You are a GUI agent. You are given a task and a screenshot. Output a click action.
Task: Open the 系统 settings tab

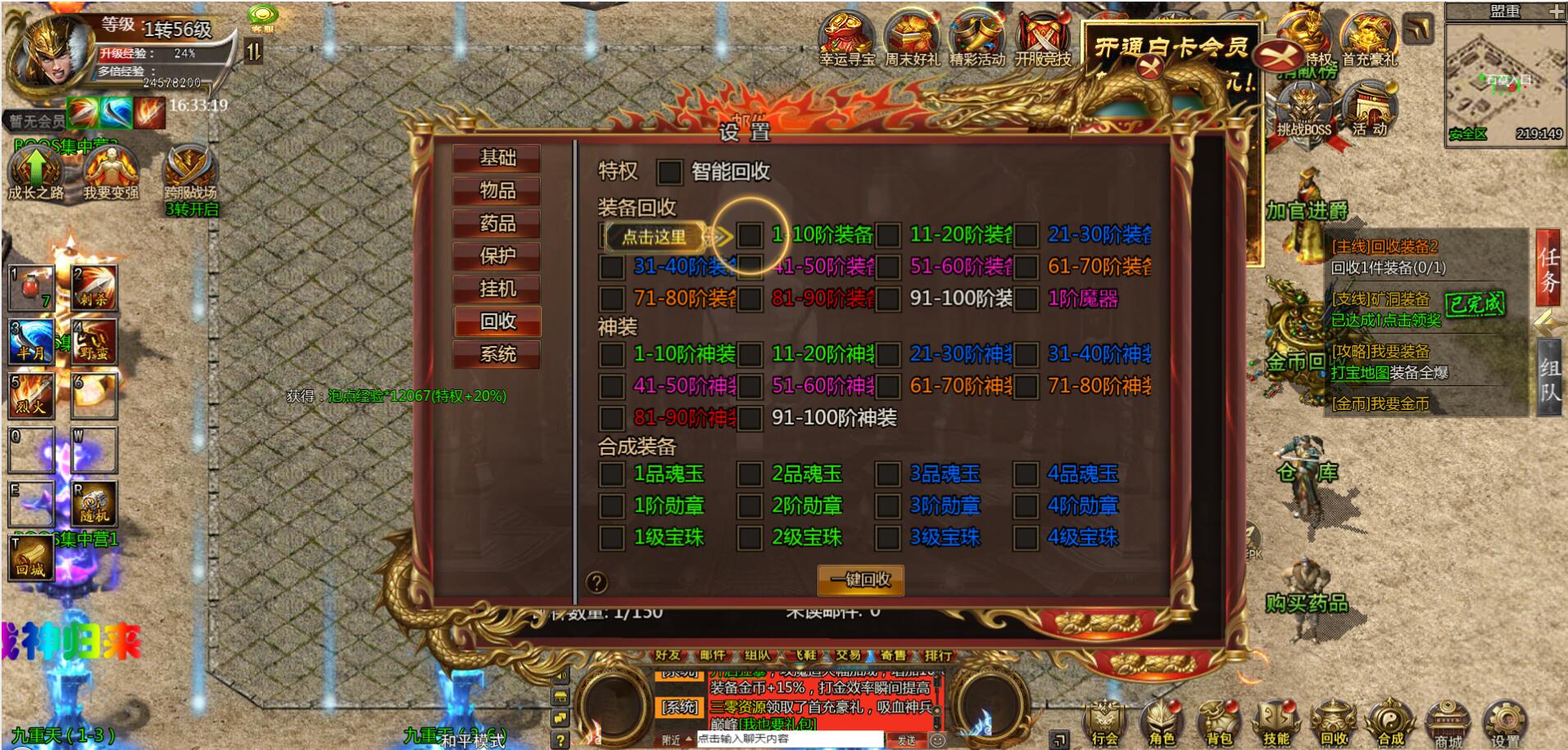coord(497,355)
